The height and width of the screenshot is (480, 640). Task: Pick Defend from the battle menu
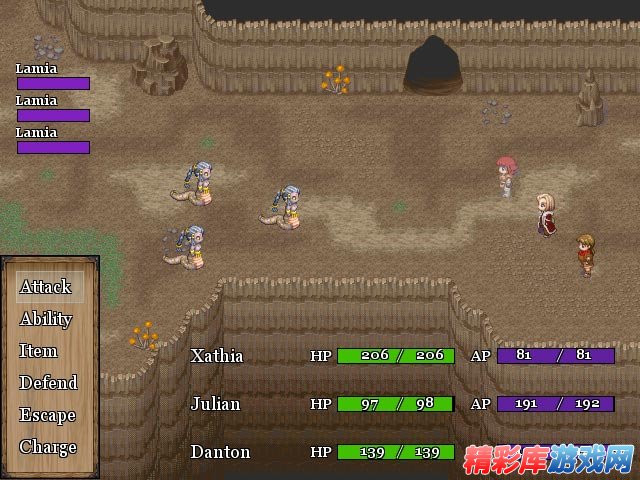tap(47, 383)
